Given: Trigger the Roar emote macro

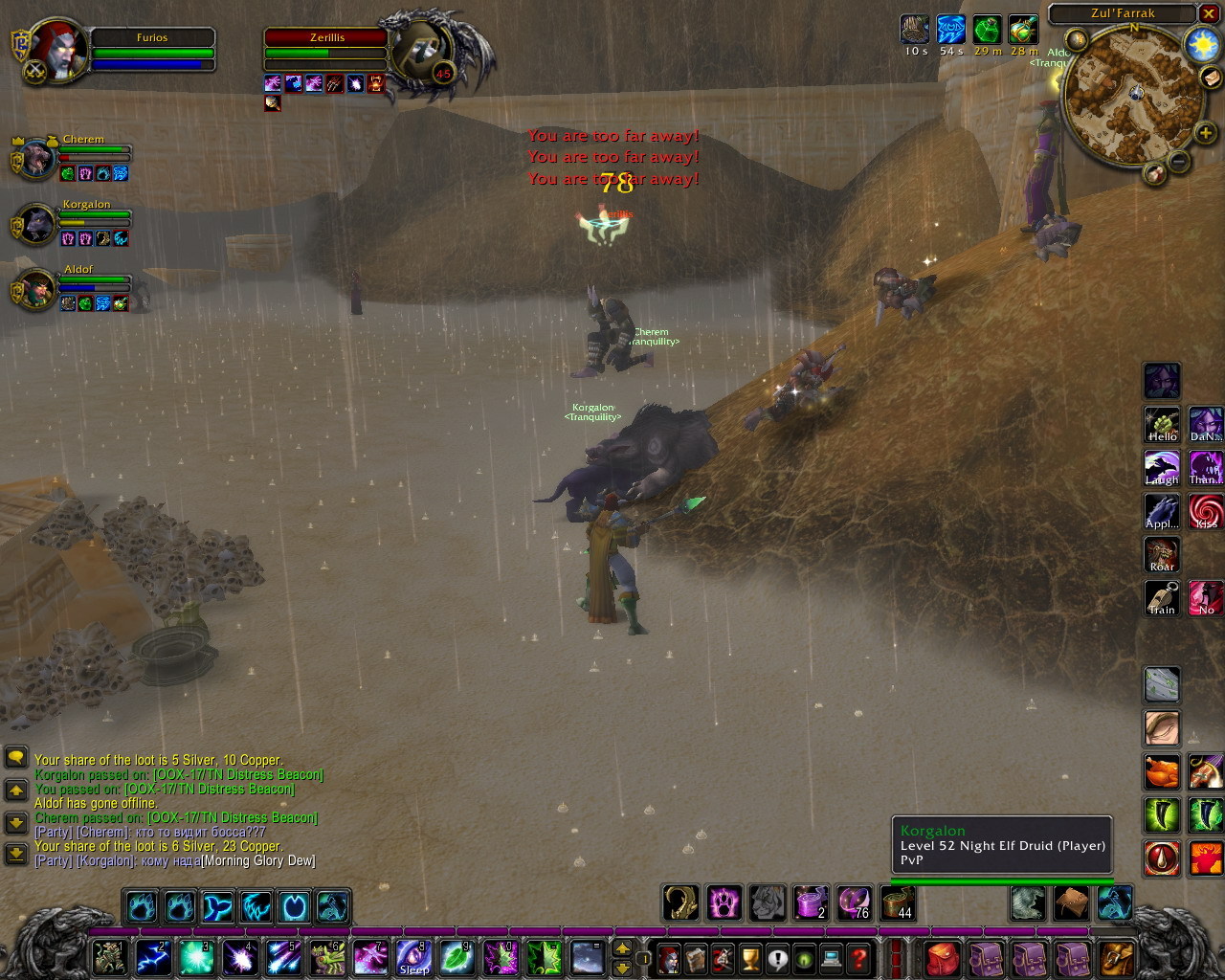Looking at the screenshot, I should pos(1162,555).
